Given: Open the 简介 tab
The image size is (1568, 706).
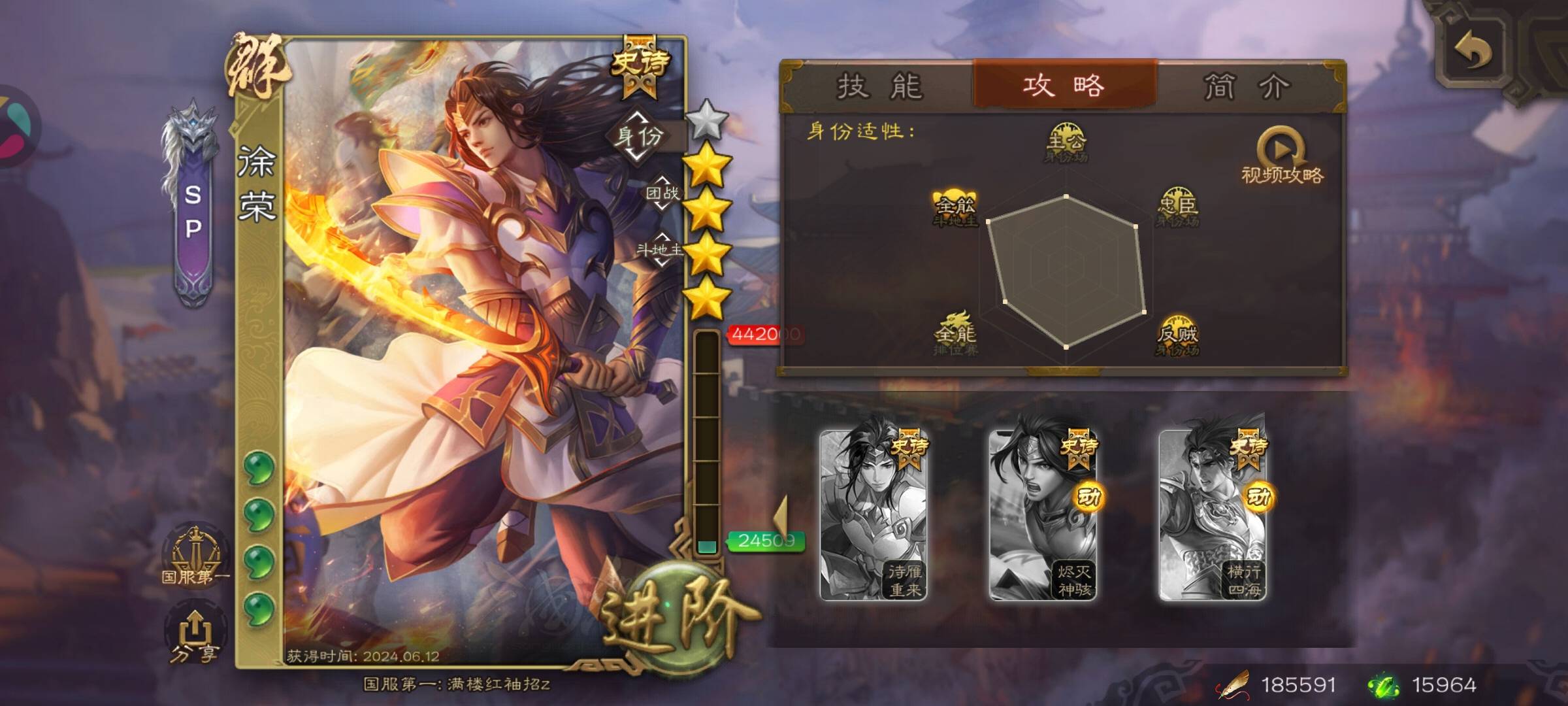Looking at the screenshot, I should tap(1247, 86).
